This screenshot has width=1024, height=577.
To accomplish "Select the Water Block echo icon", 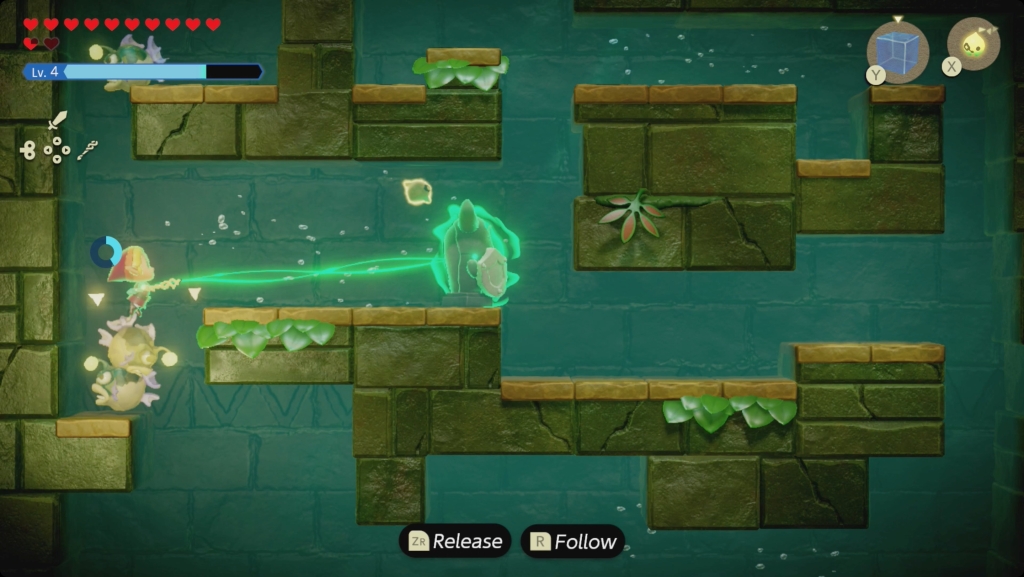I will tap(897, 52).
